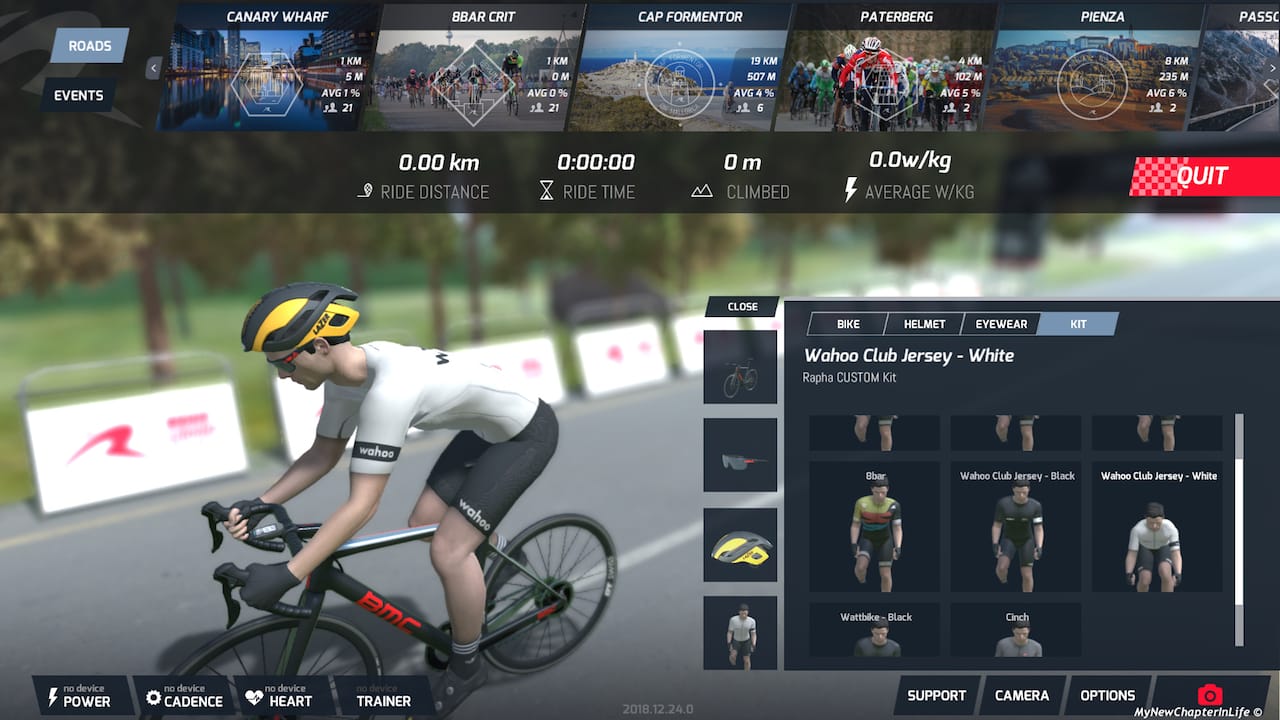Quit the ride with the QUIT button

[1204, 176]
